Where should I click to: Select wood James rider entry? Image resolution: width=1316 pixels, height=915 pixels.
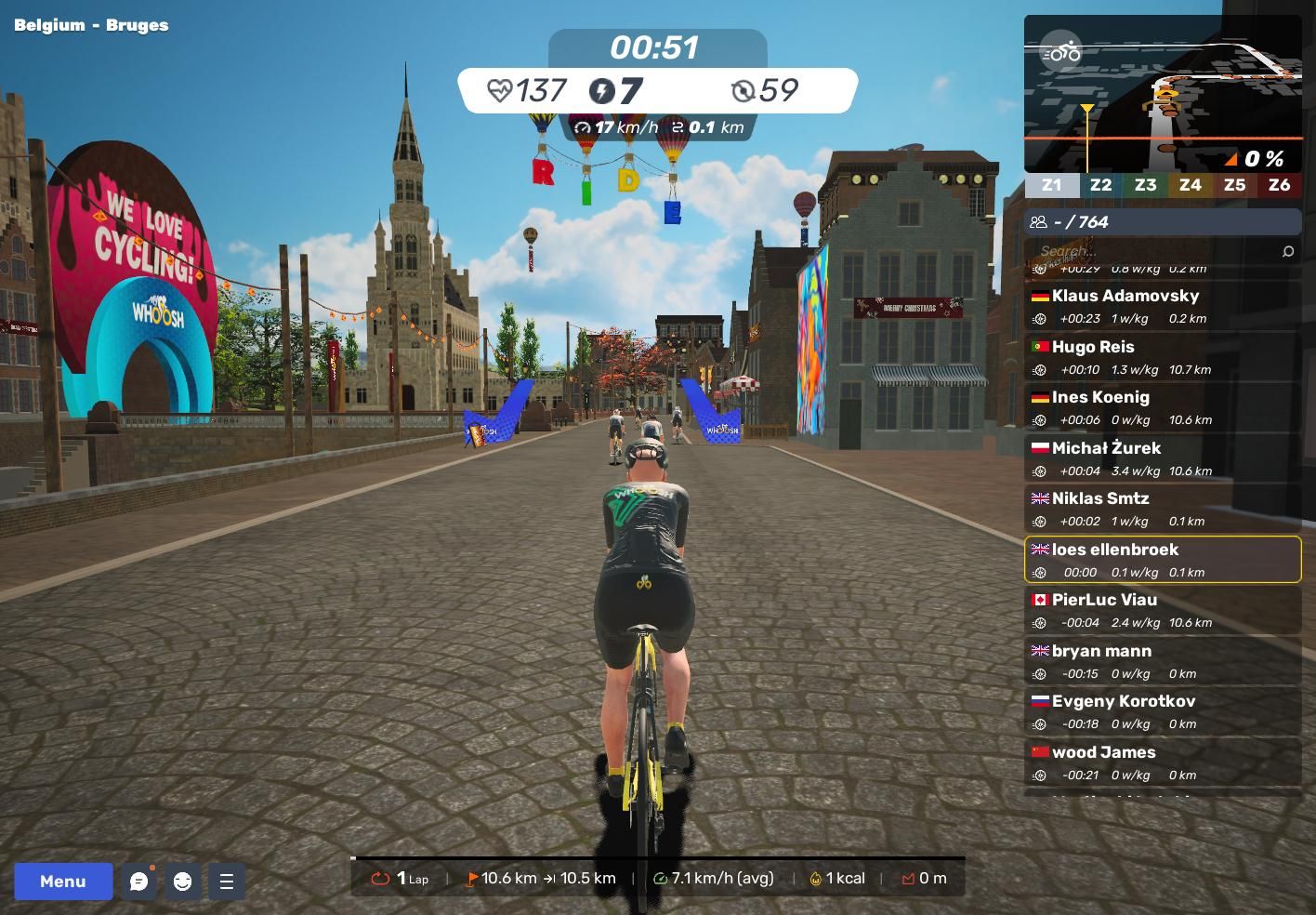1162,762
